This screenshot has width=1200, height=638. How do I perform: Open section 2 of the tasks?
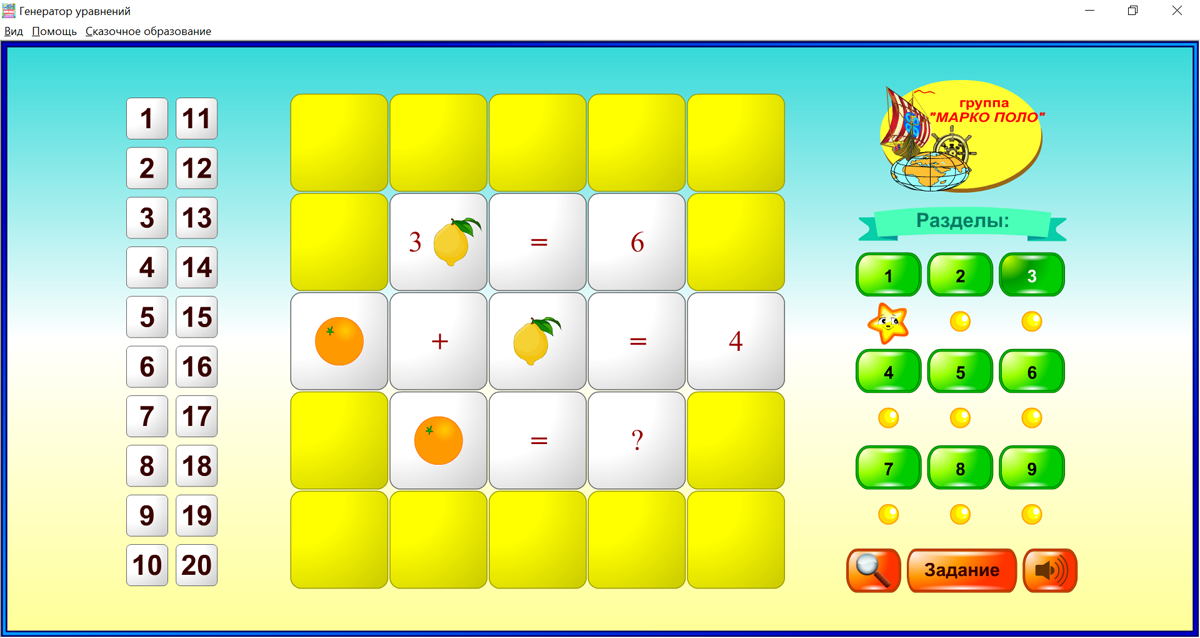(x=960, y=275)
